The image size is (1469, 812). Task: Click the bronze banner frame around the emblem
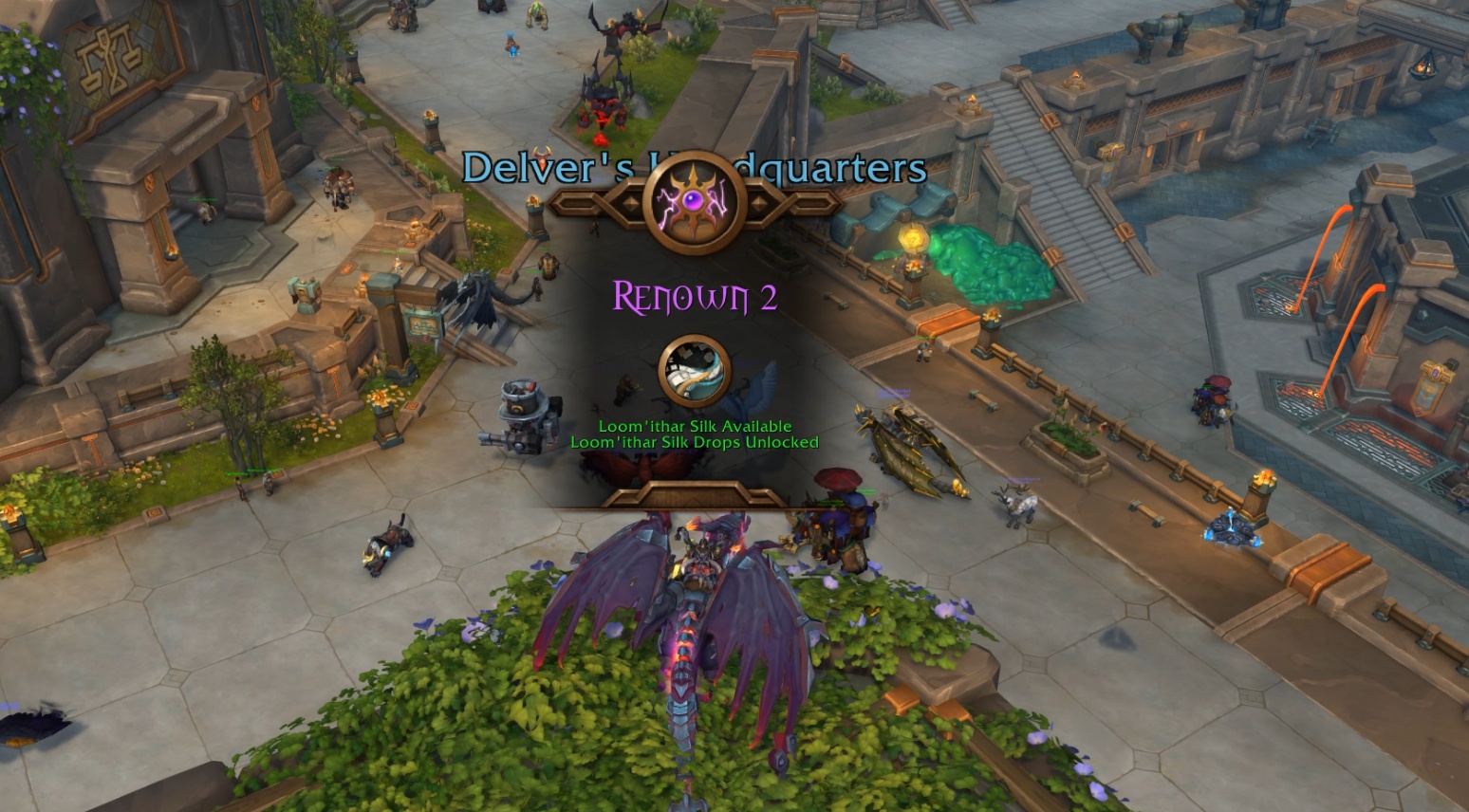pos(607,204)
